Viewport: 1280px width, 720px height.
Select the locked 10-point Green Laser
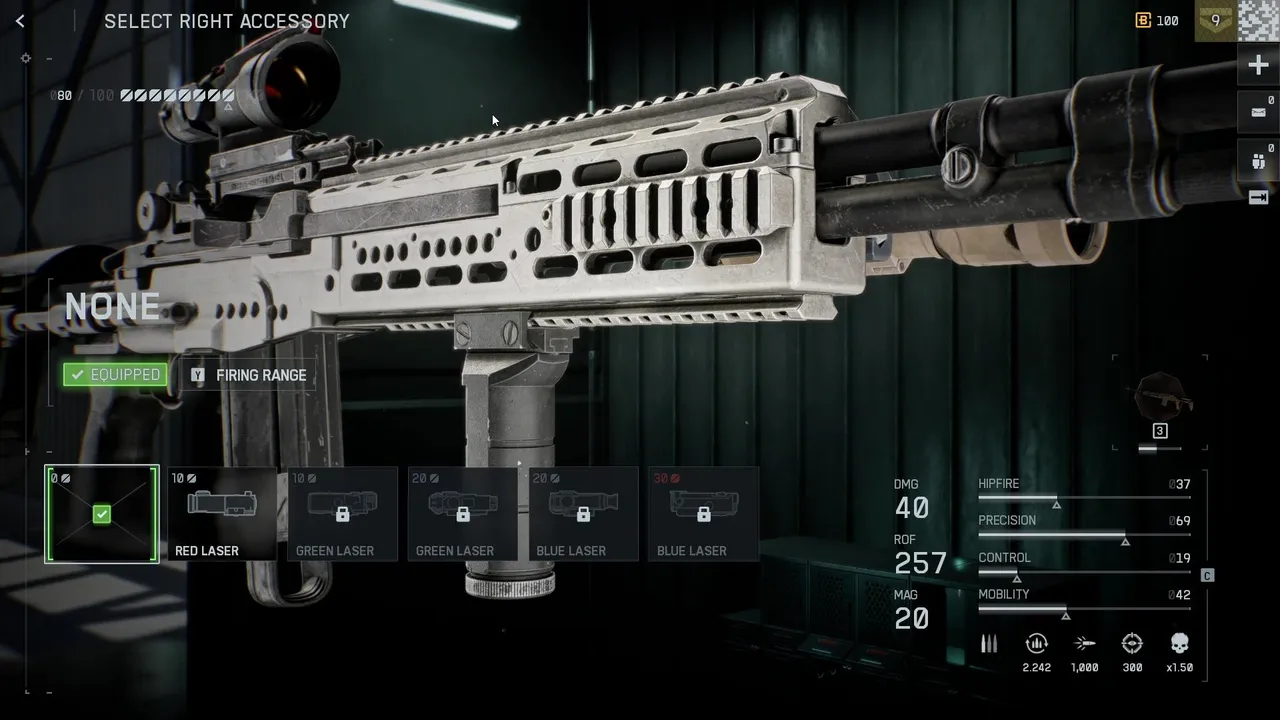(342, 514)
